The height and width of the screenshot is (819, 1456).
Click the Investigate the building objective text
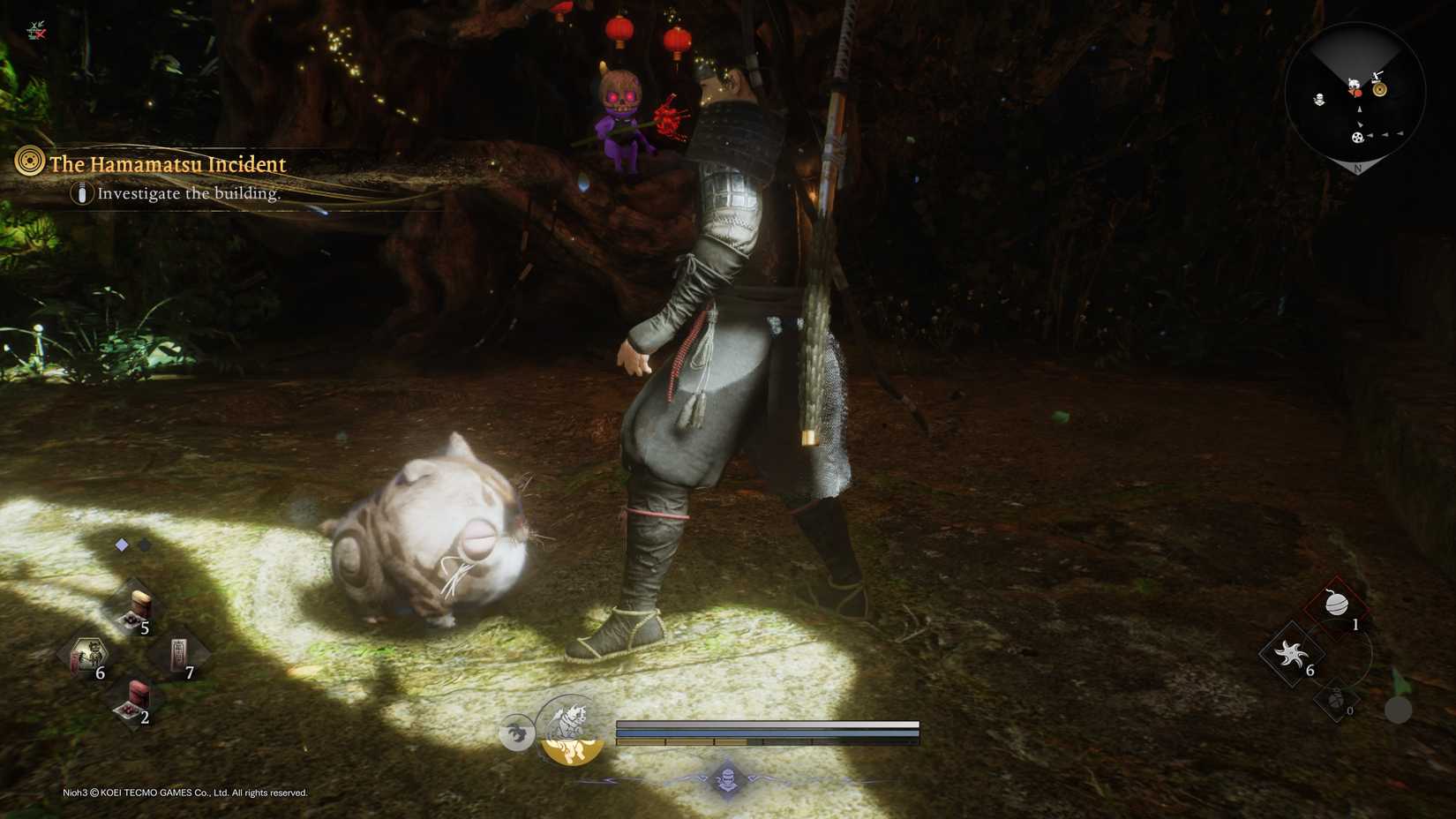tap(188, 194)
